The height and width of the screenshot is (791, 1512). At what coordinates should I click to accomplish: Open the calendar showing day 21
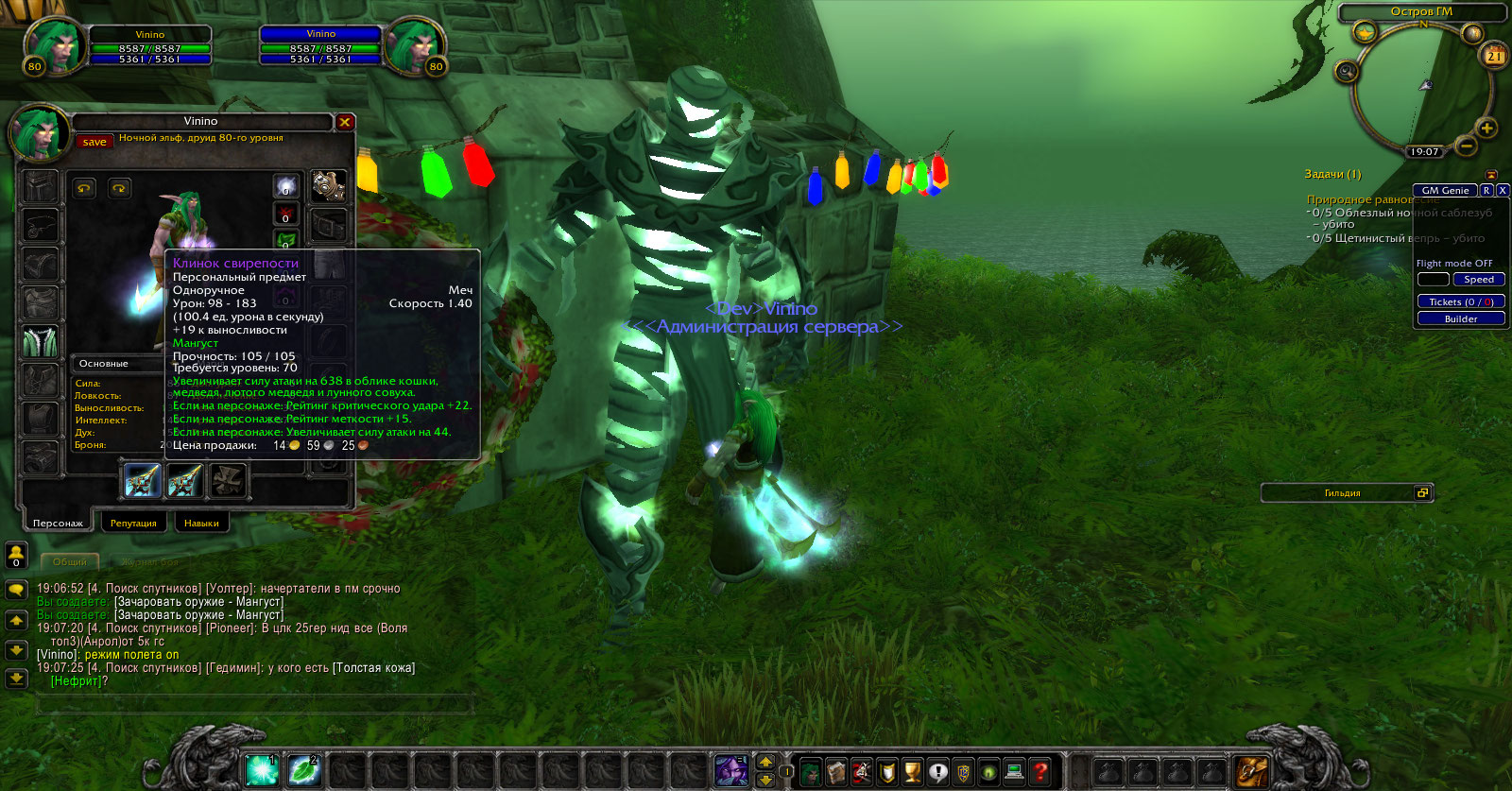[x=1494, y=55]
